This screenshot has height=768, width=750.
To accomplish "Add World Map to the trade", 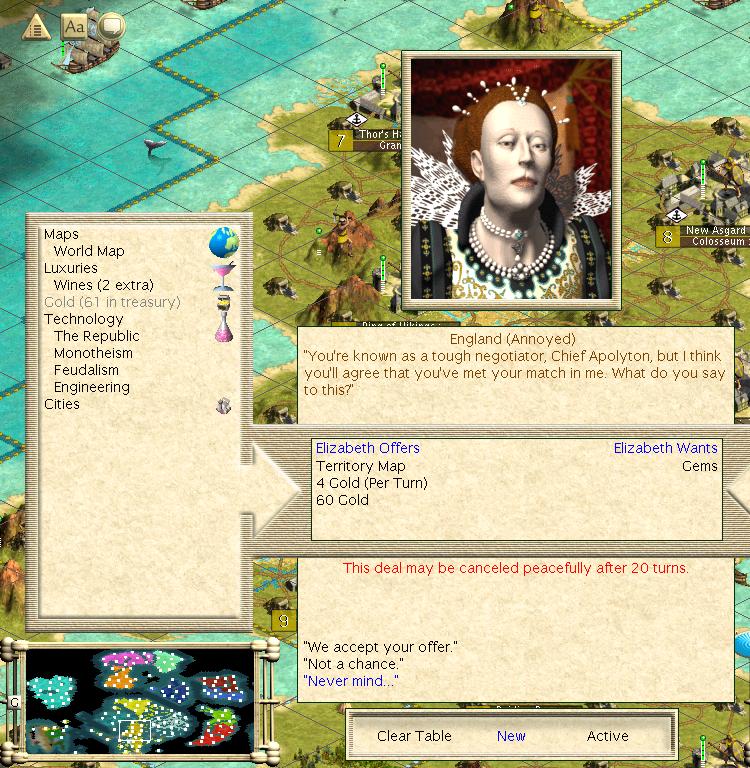I will coord(89,251).
